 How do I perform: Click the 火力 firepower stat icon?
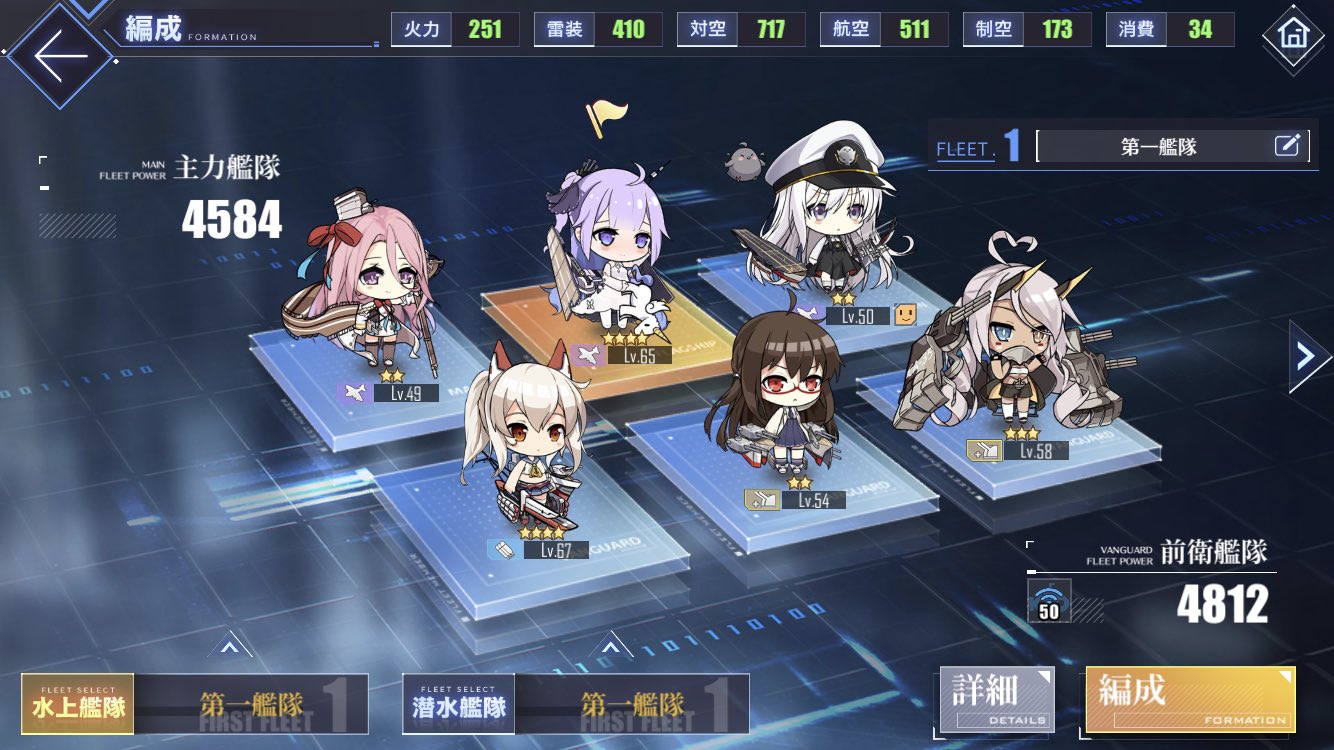[x=421, y=29]
